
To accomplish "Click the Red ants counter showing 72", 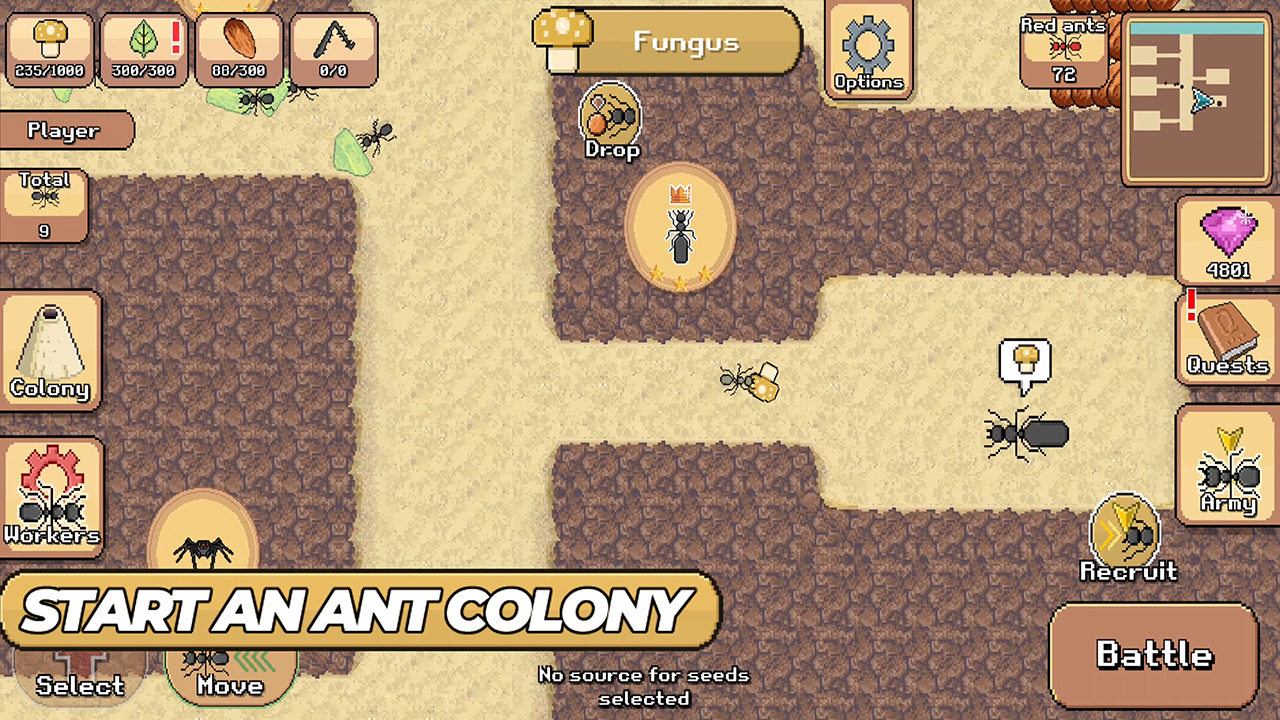I will point(1063,45).
